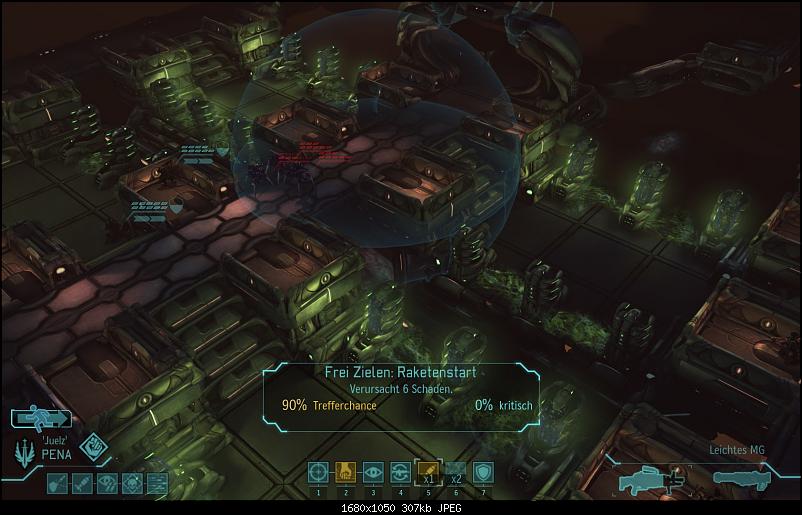Screen dimensions: 802x515
Task: Click the skull crosshair perk icon
Action: 132,485
